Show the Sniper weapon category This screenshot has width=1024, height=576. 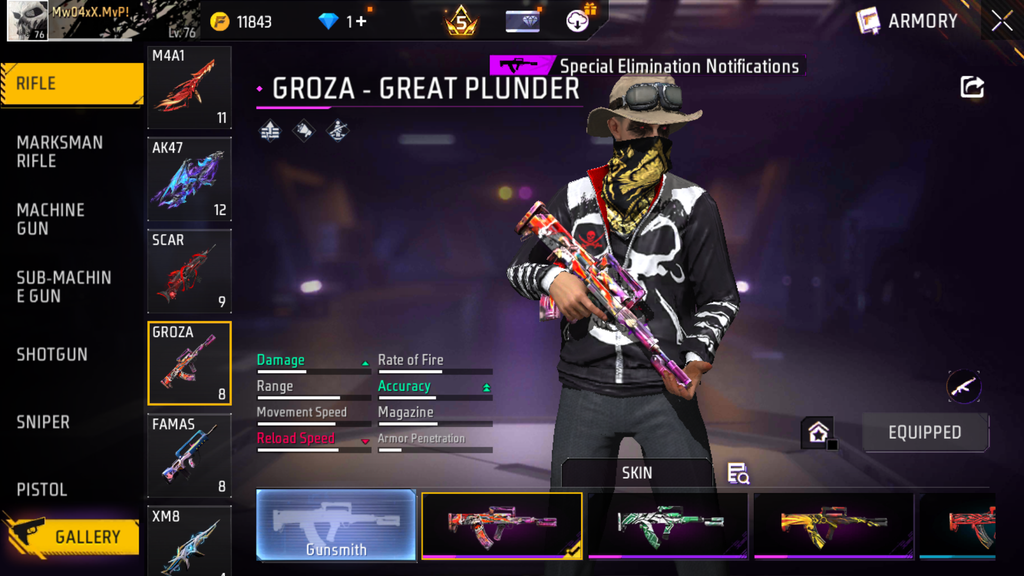click(x=43, y=422)
